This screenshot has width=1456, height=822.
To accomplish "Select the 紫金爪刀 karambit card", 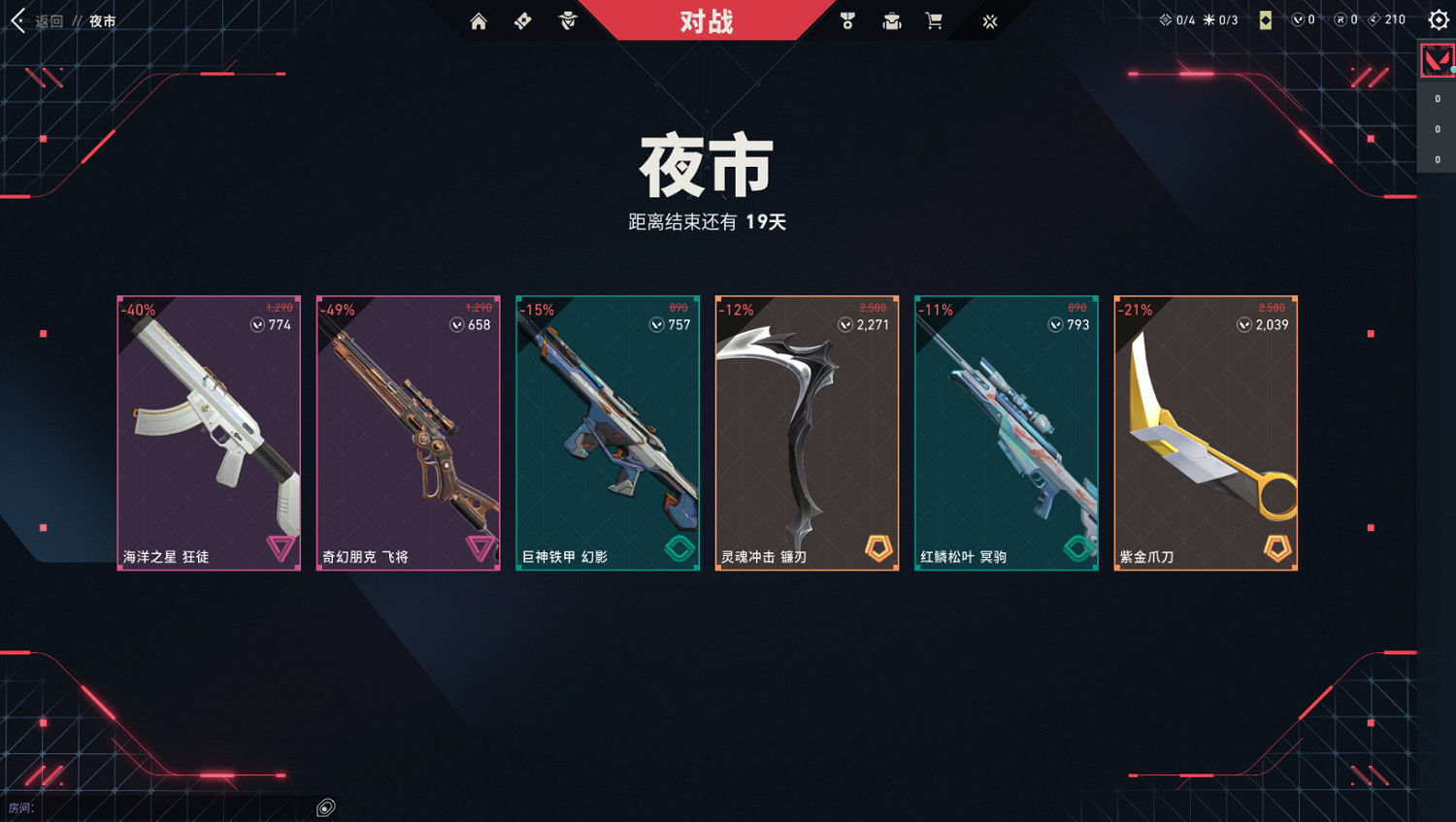I will click(x=1205, y=432).
